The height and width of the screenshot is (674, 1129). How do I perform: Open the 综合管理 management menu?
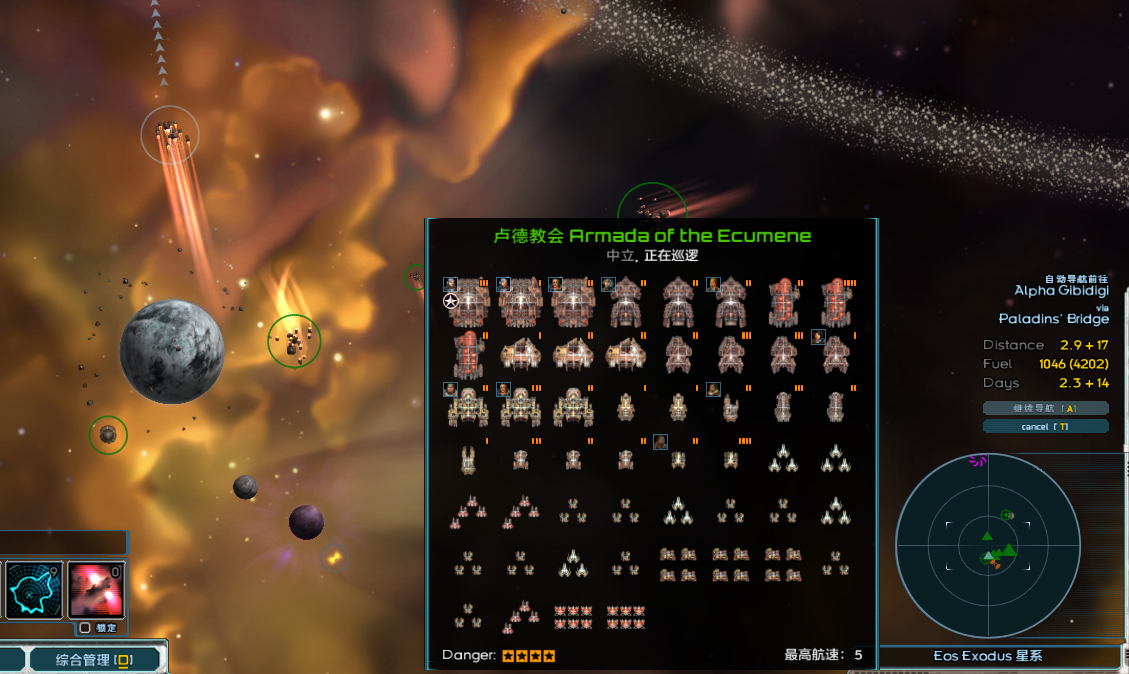pyautogui.click(x=95, y=659)
